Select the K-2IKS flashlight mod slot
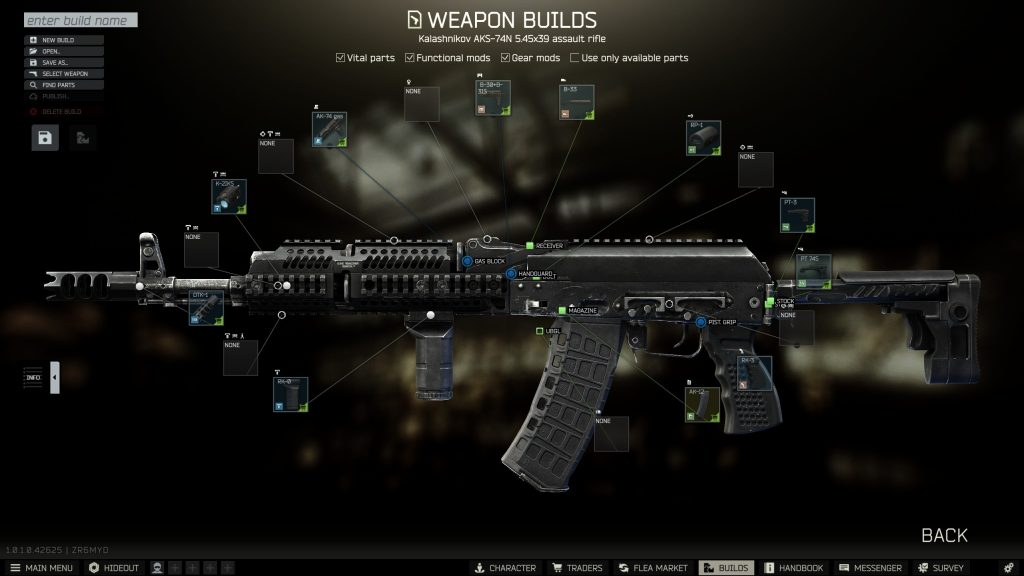Image resolution: width=1024 pixels, height=576 pixels. tap(229, 197)
